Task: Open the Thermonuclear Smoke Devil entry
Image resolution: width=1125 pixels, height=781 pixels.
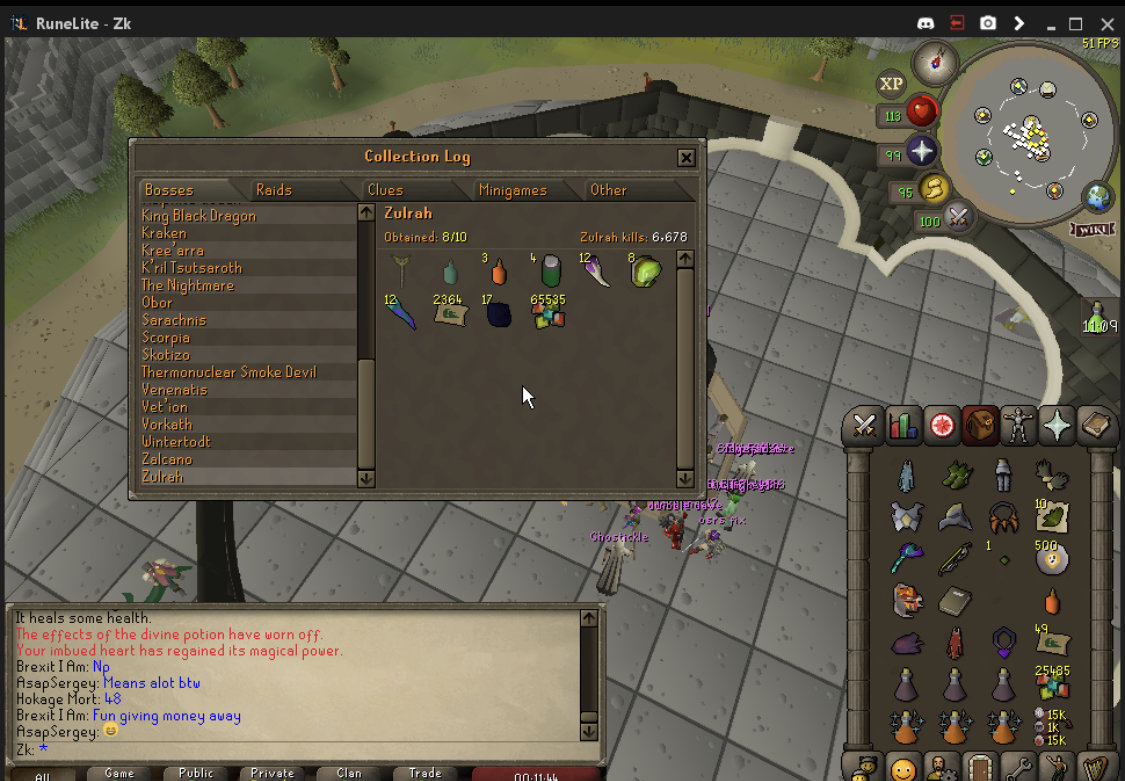Action: (x=229, y=372)
